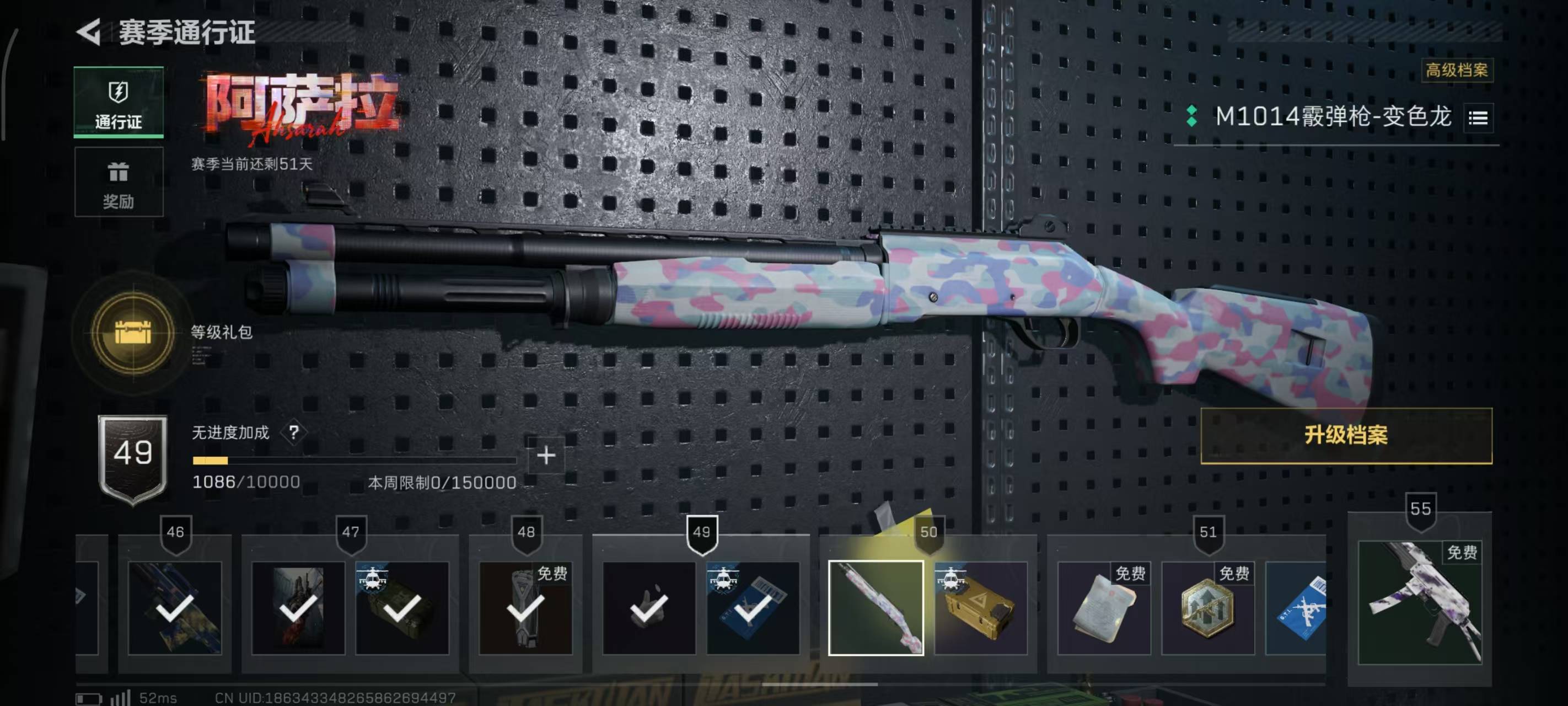Image resolution: width=1568 pixels, height=706 pixels.
Task: Select the level 51 blue weapon voucher reward
Action: [x=1297, y=608]
